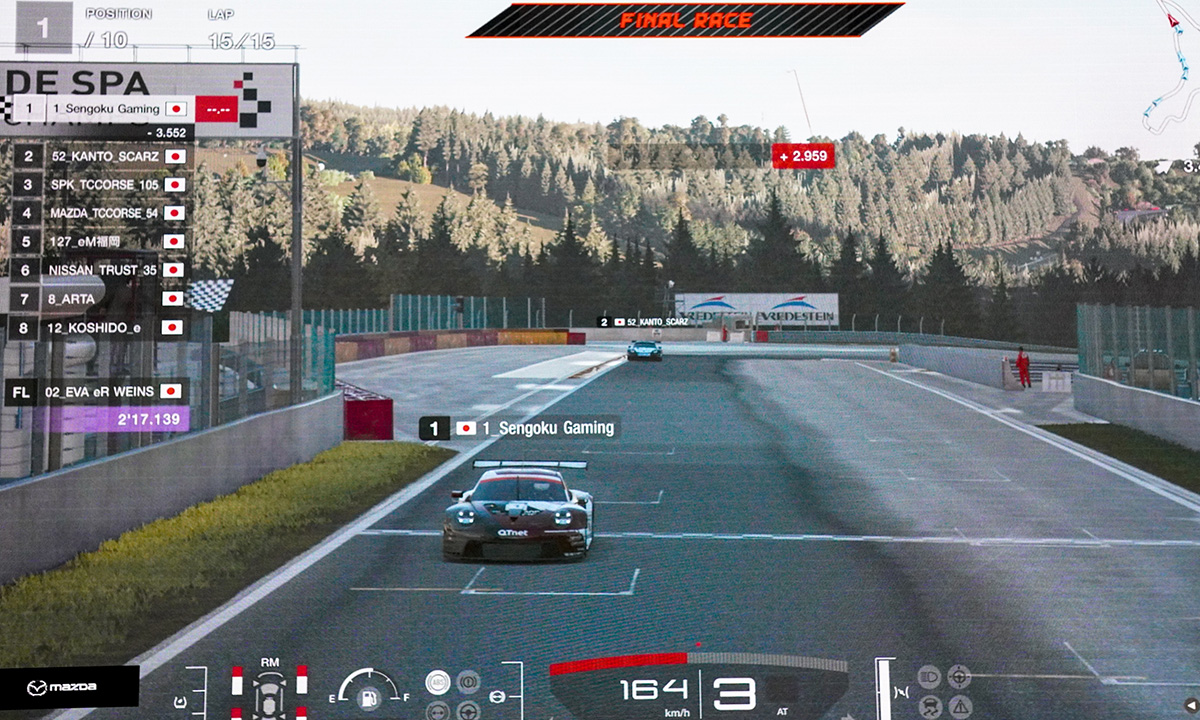Image resolution: width=1200 pixels, height=720 pixels.
Task: Select the FINAL RACE banner
Action: [x=685, y=20]
